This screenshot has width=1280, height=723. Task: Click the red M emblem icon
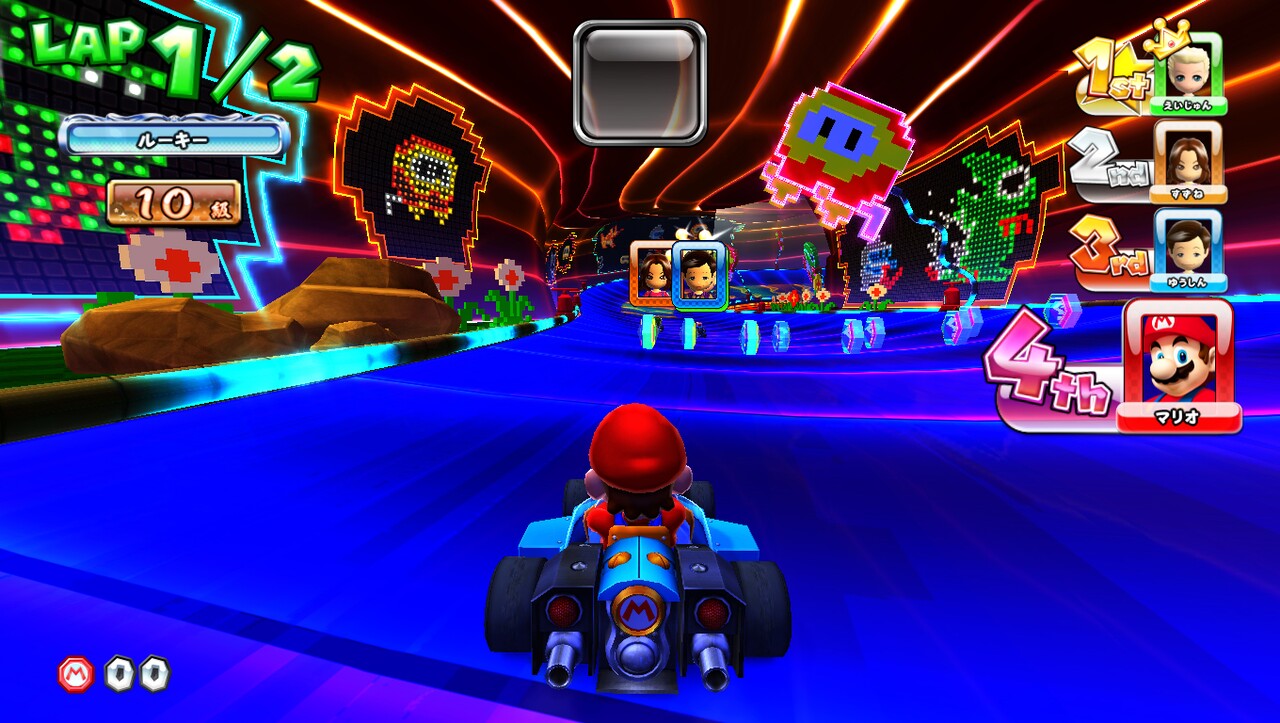76,673
